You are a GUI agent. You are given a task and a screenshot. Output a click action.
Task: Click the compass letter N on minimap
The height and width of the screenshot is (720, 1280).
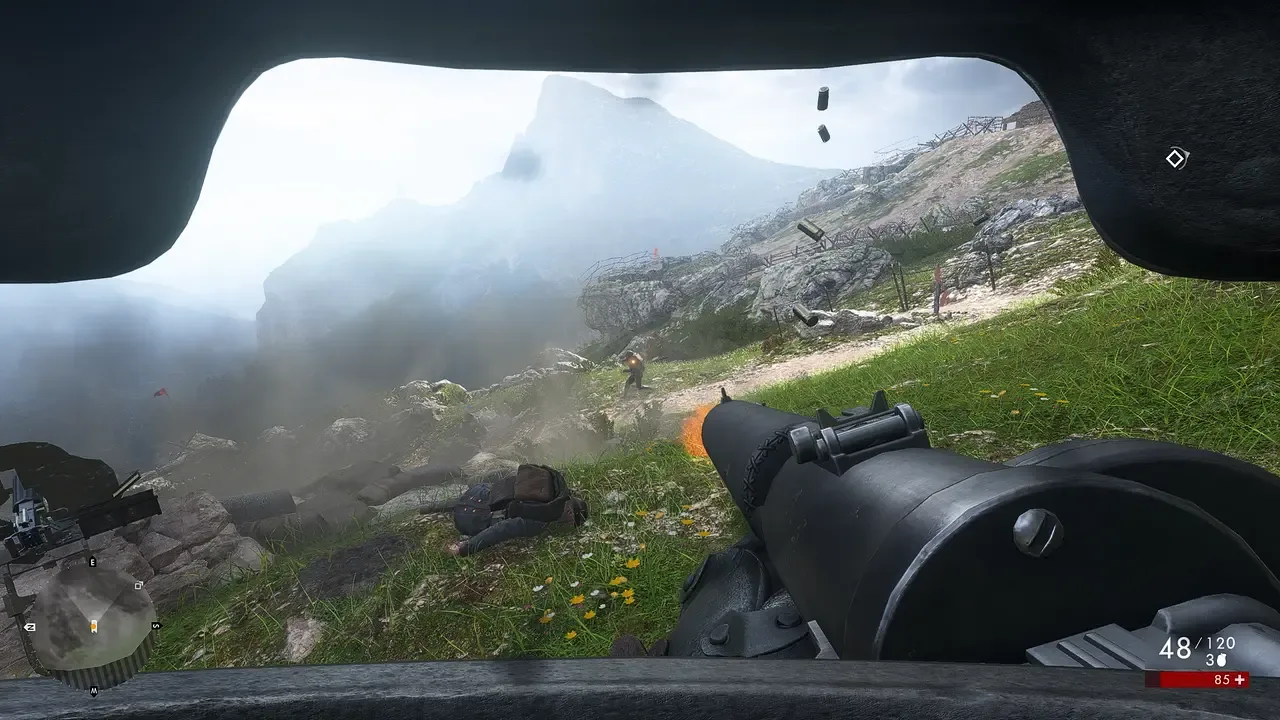30,627
